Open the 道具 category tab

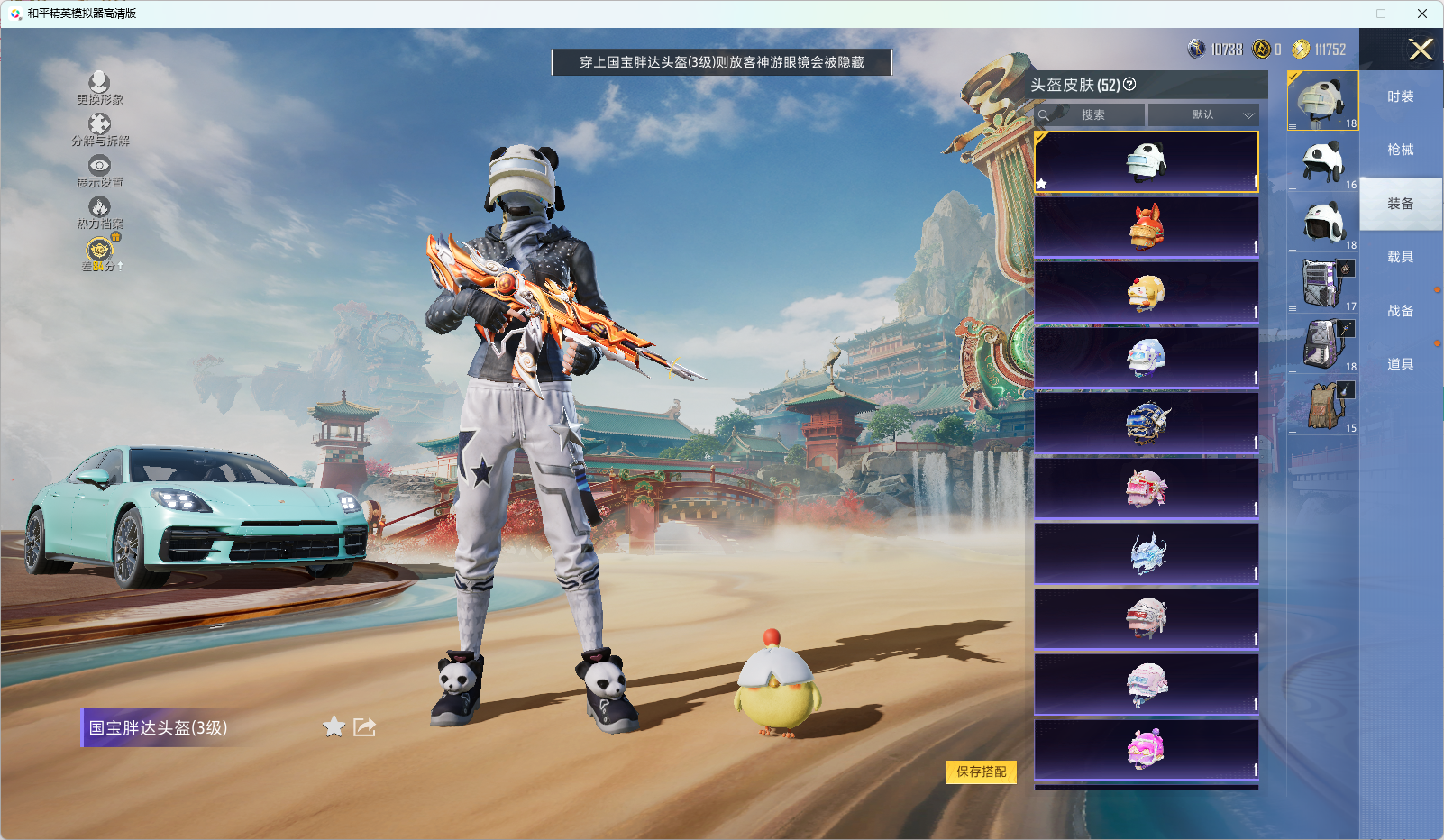(1400, 364)
